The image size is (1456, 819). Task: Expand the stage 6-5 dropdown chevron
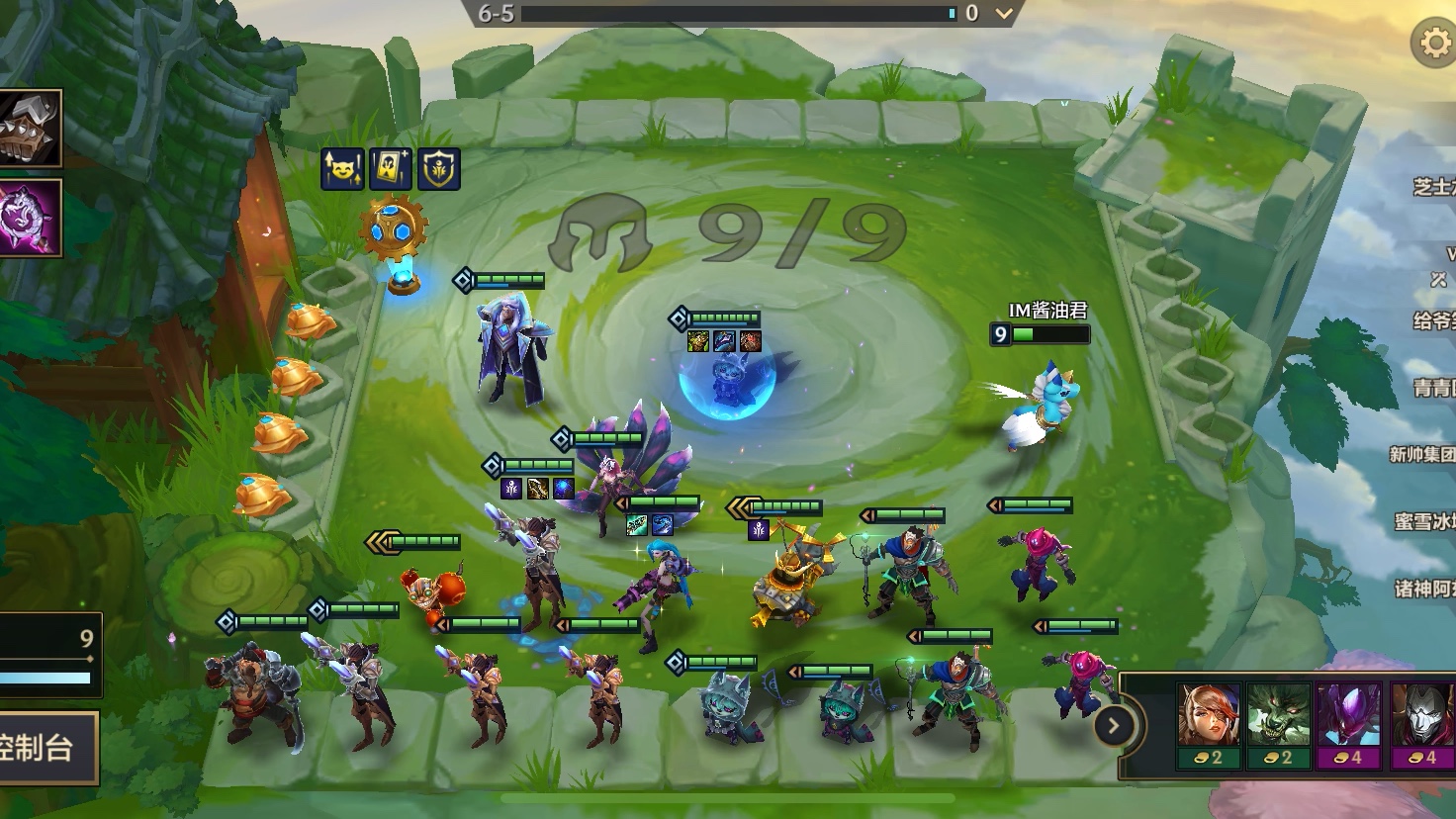1004,14
